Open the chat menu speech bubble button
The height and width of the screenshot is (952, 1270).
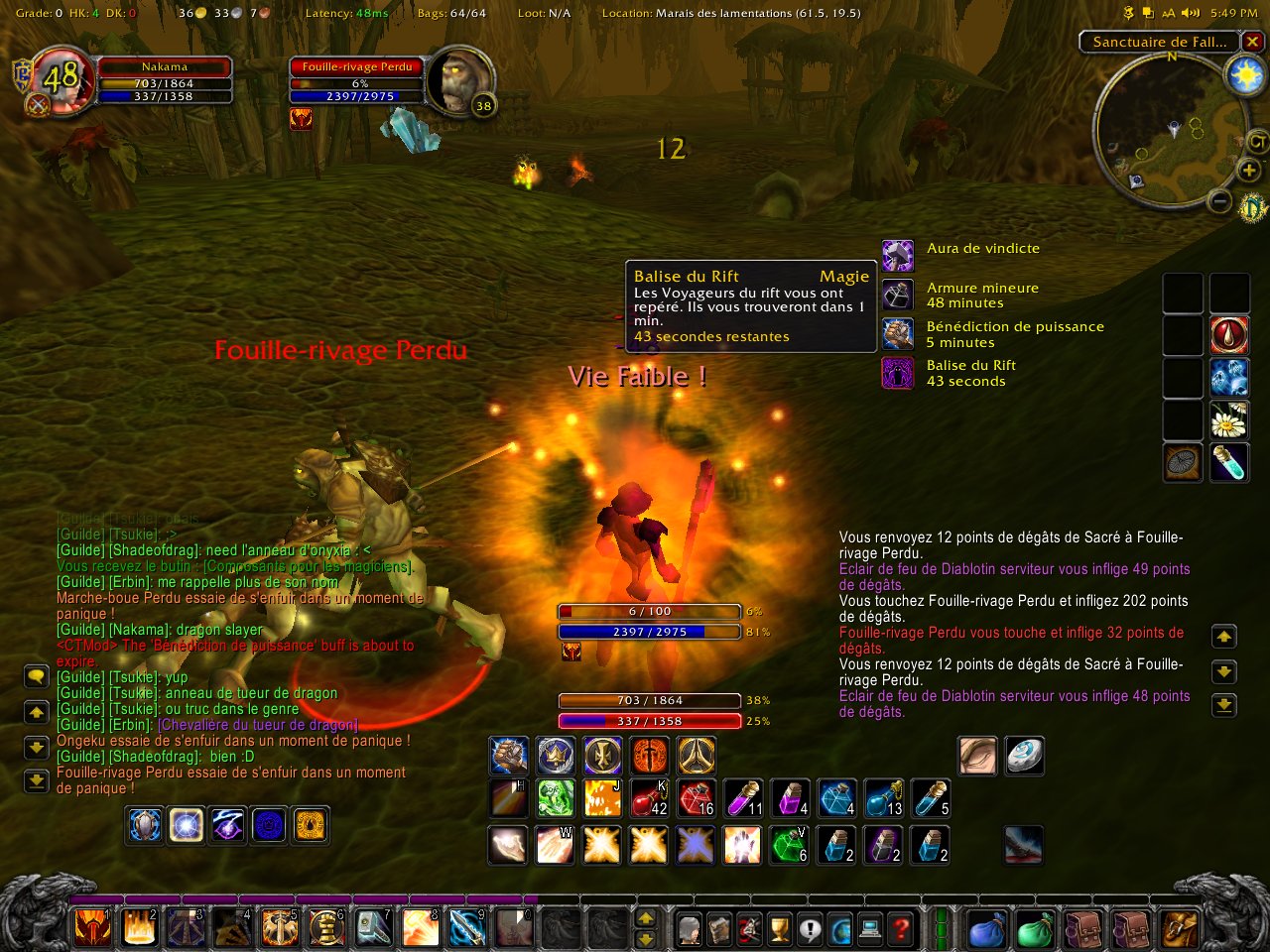tap(37, 677)
